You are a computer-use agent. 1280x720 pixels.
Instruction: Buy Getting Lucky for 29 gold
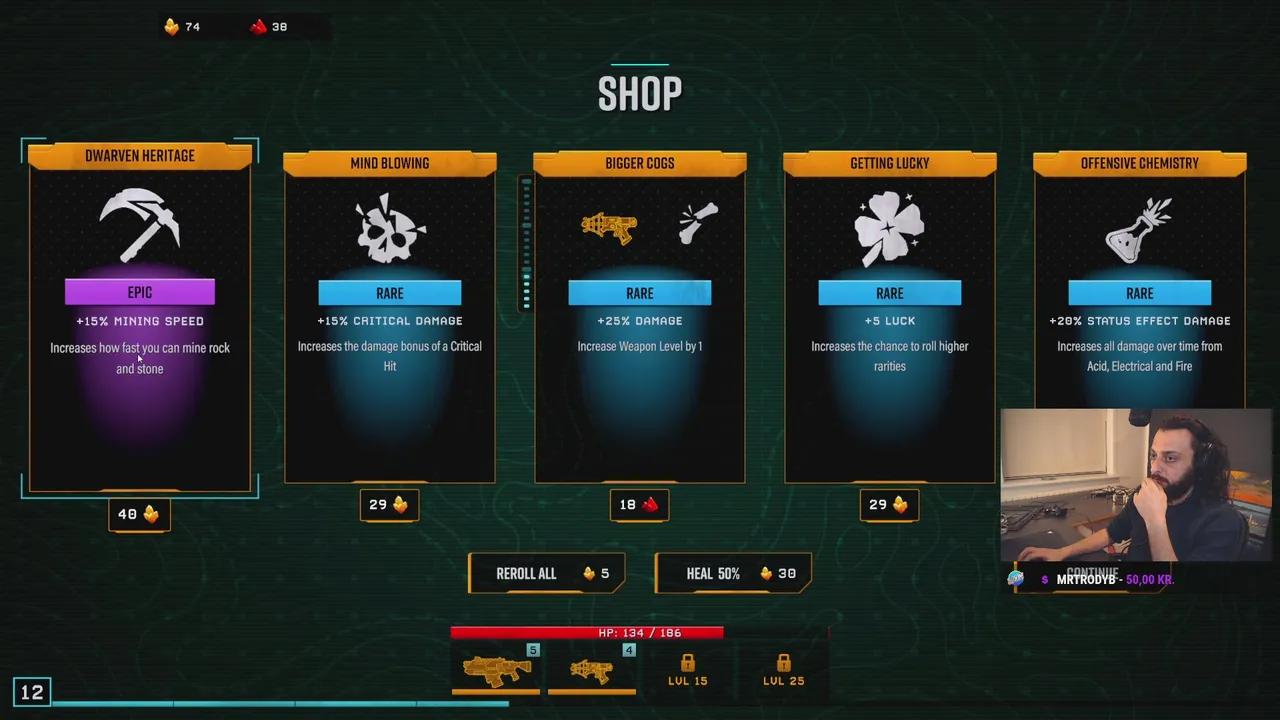(889, 505)
